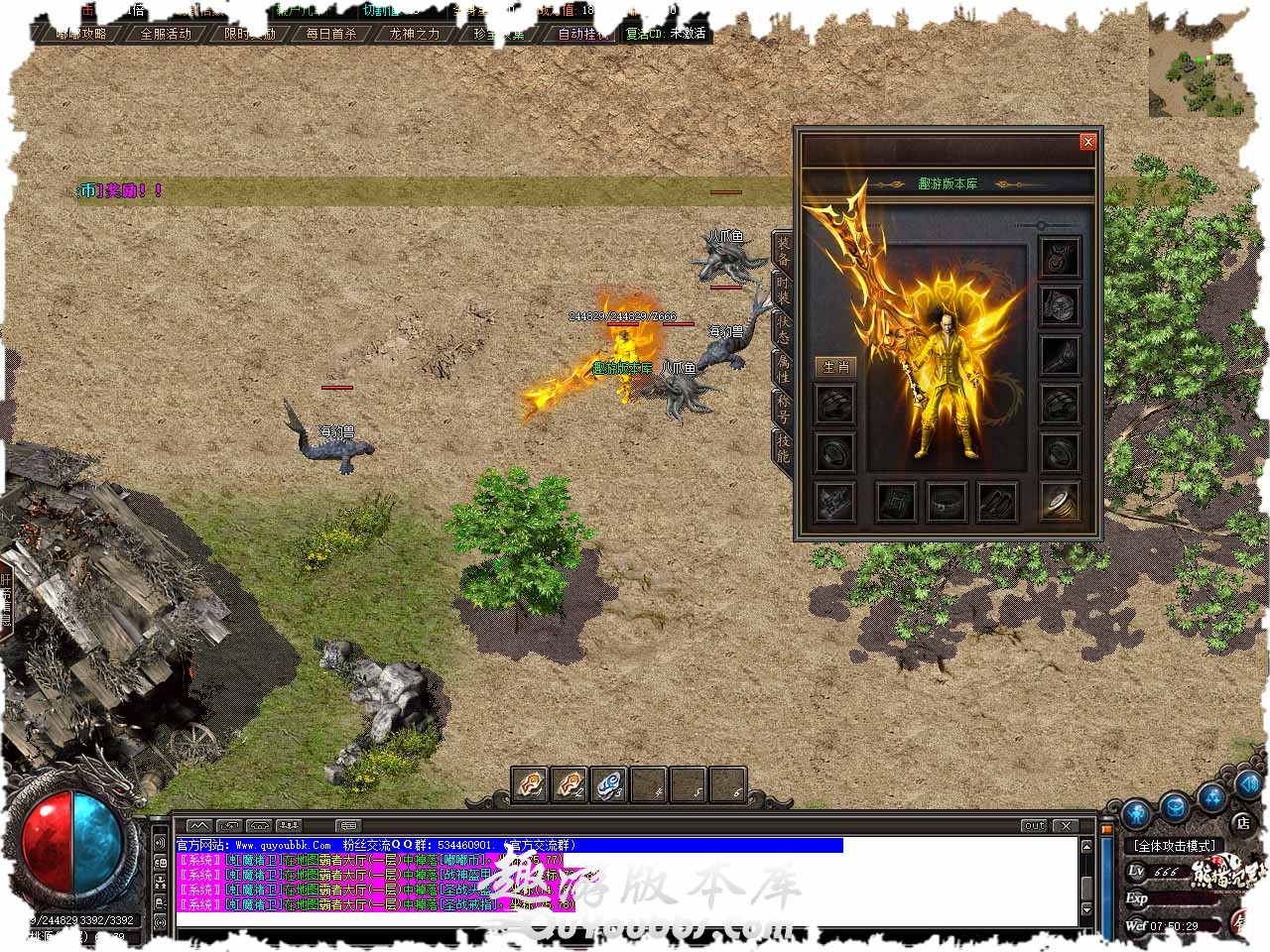Screen dimensions: 1270x952
Task: Open the 技能 skills tab
Action: pyautogui.click(x=782, y=450)
